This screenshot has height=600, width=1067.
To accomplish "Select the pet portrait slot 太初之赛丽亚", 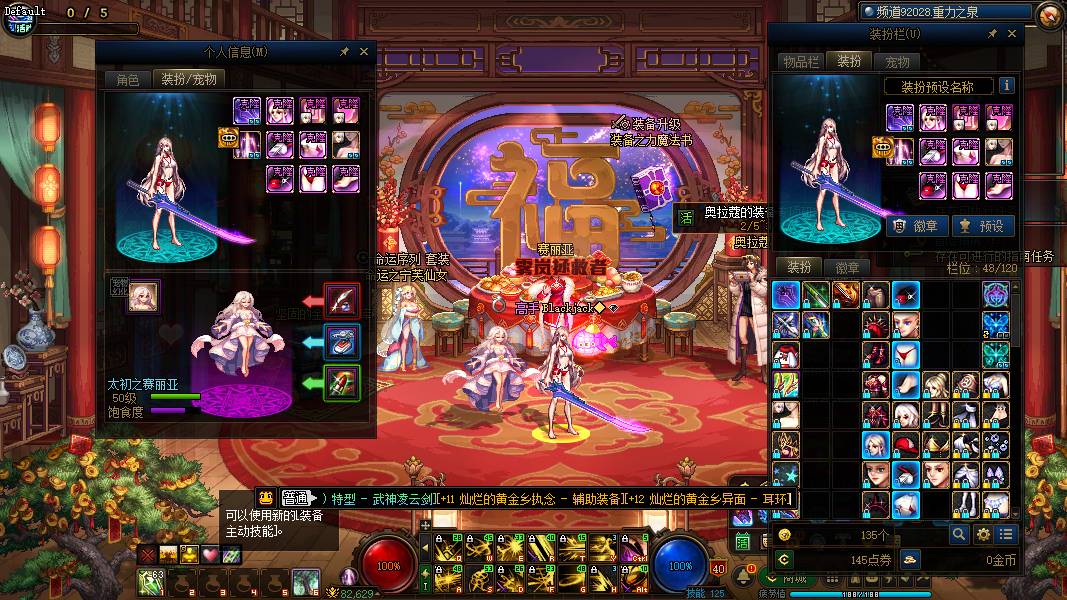I will [143, 296].
